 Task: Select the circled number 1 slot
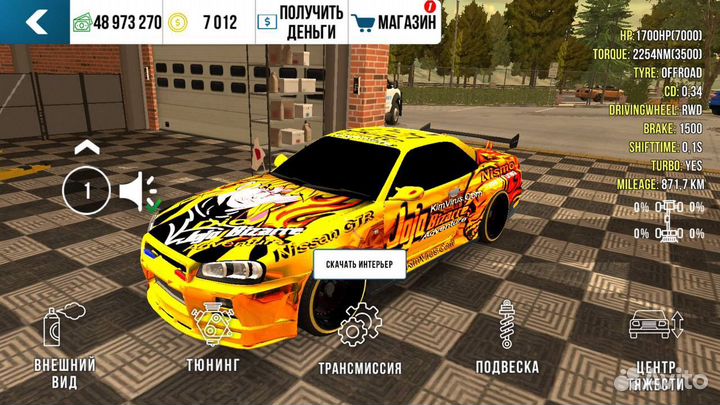[86, 189]
